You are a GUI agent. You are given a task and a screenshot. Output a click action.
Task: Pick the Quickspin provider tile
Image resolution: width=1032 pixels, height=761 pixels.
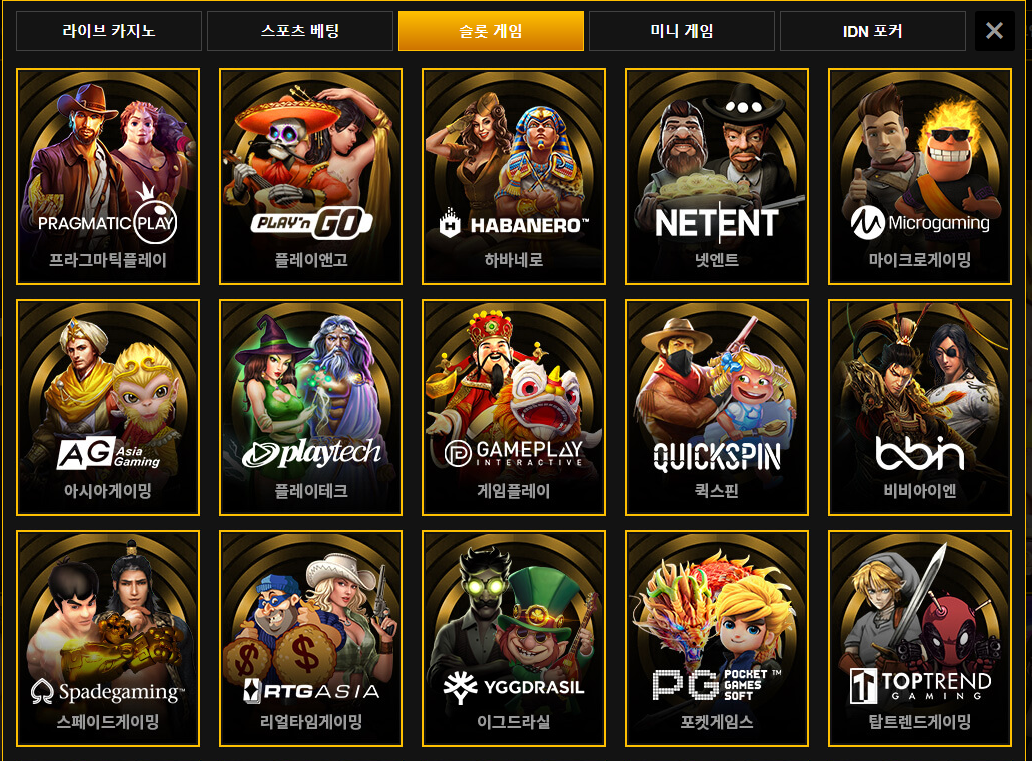pos(717,407)
